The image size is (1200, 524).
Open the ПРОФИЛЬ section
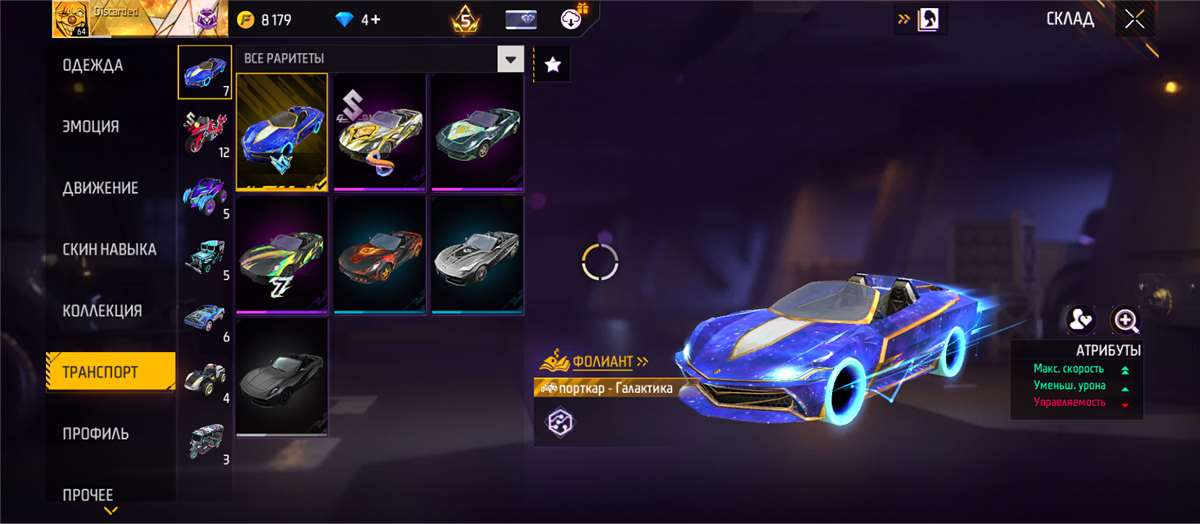coord(96,434)
